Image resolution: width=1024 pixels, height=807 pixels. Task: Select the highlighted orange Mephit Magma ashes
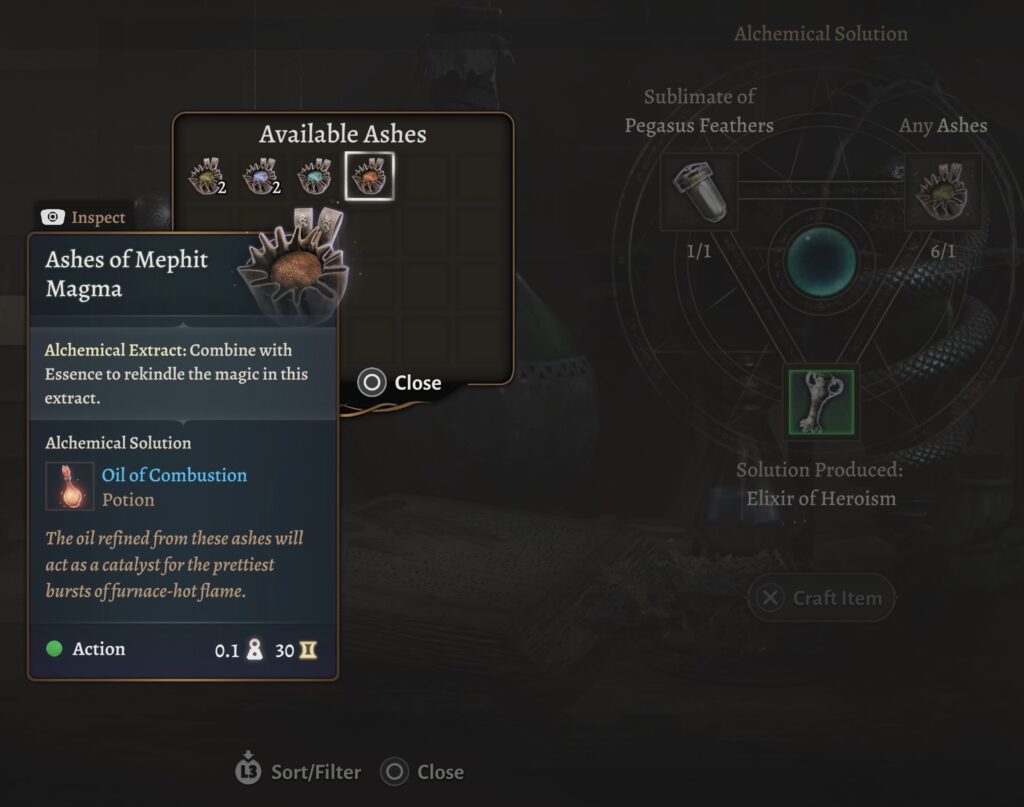click(369, 177)
